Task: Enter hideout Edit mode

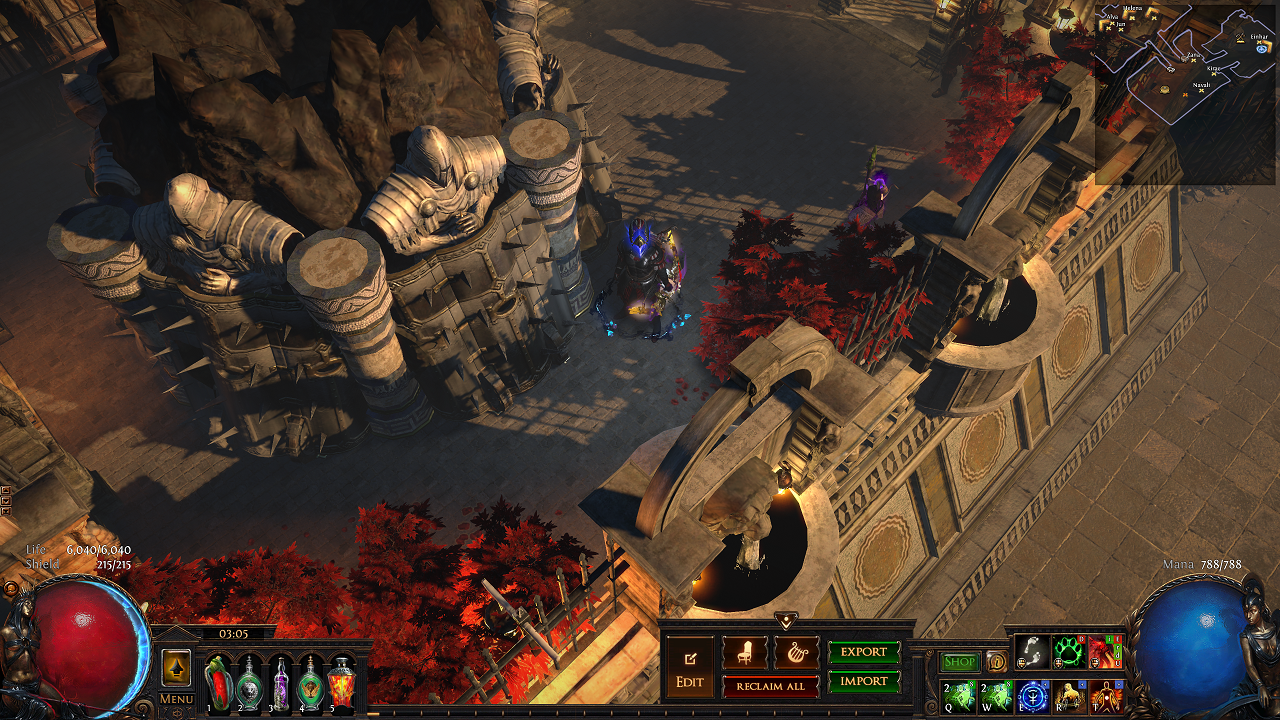Action: (690, 669)
